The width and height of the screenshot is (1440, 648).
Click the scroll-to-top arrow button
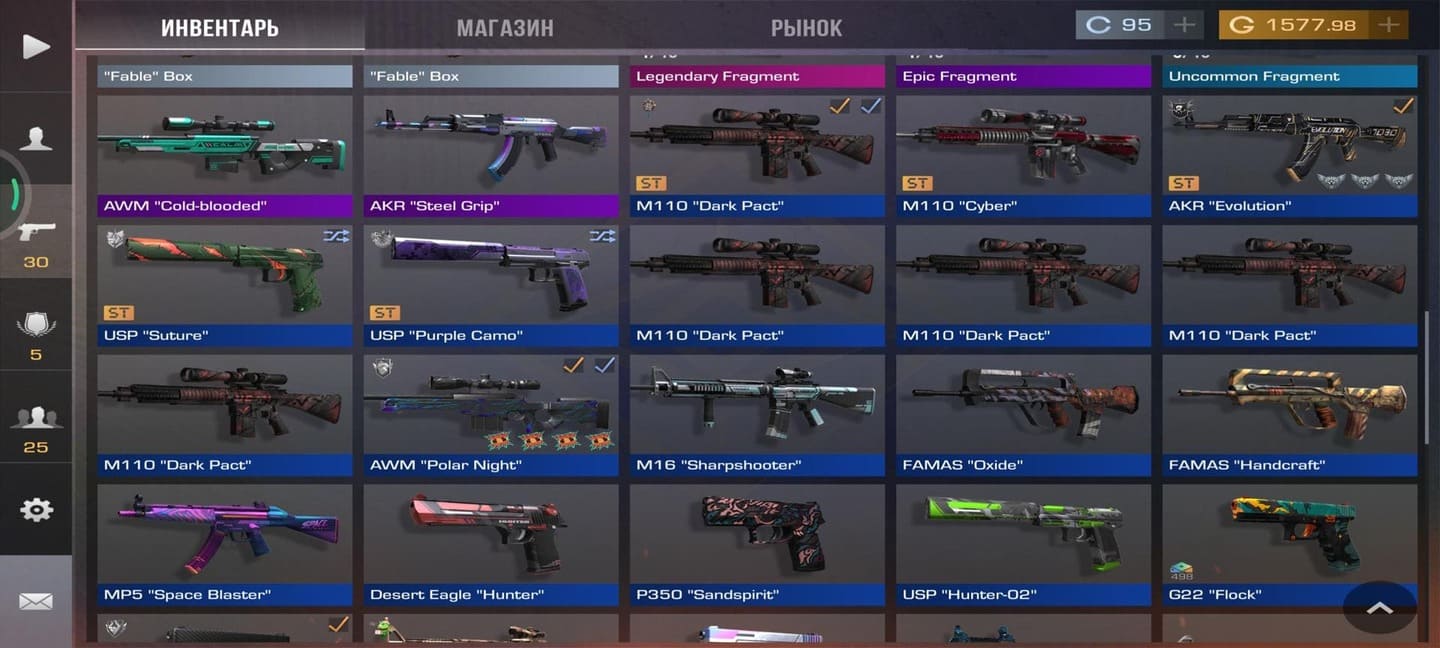(x=1379, y=607)
